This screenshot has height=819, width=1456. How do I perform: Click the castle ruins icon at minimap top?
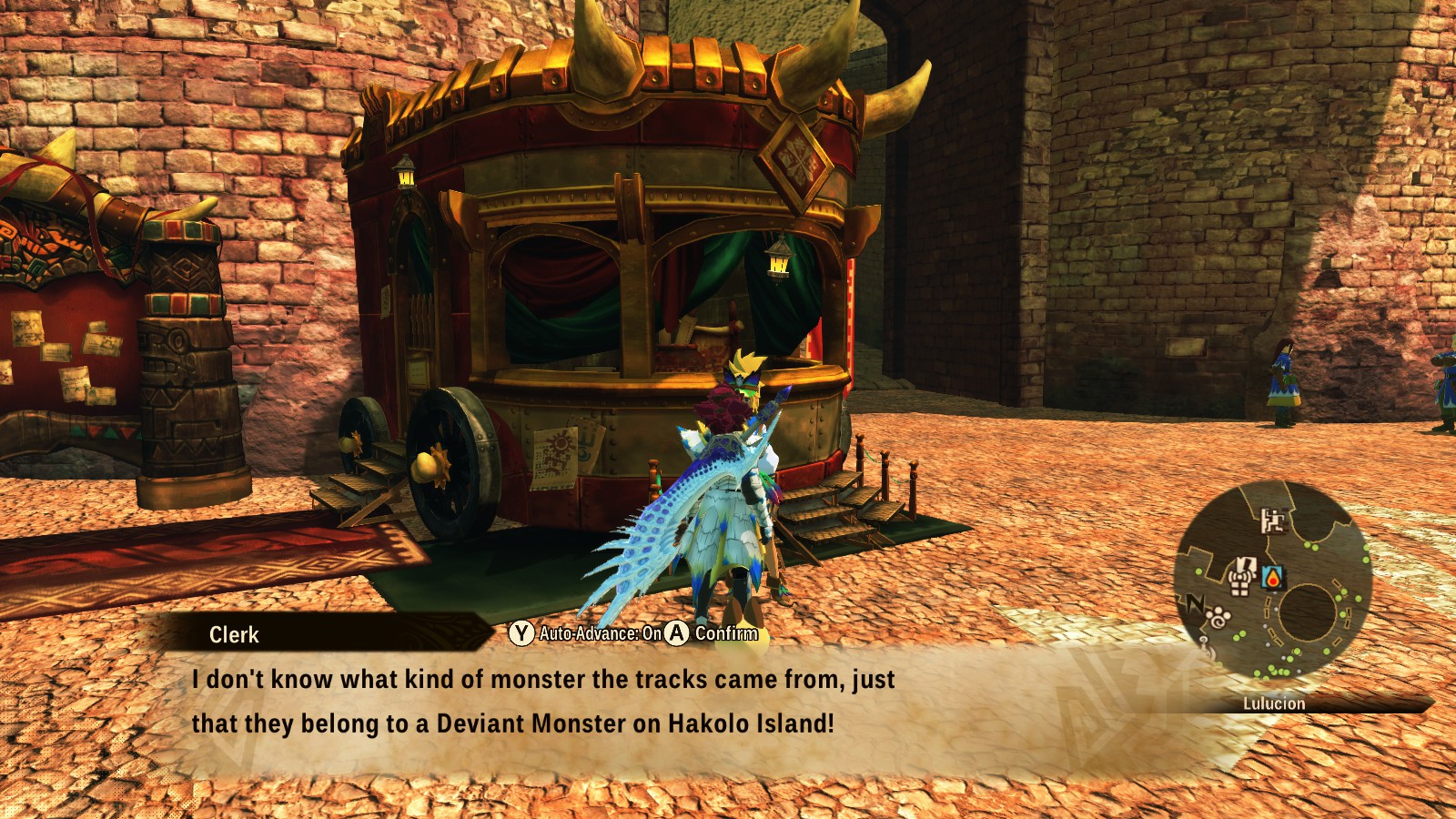pyautogui.click(x=1274, y=521)
